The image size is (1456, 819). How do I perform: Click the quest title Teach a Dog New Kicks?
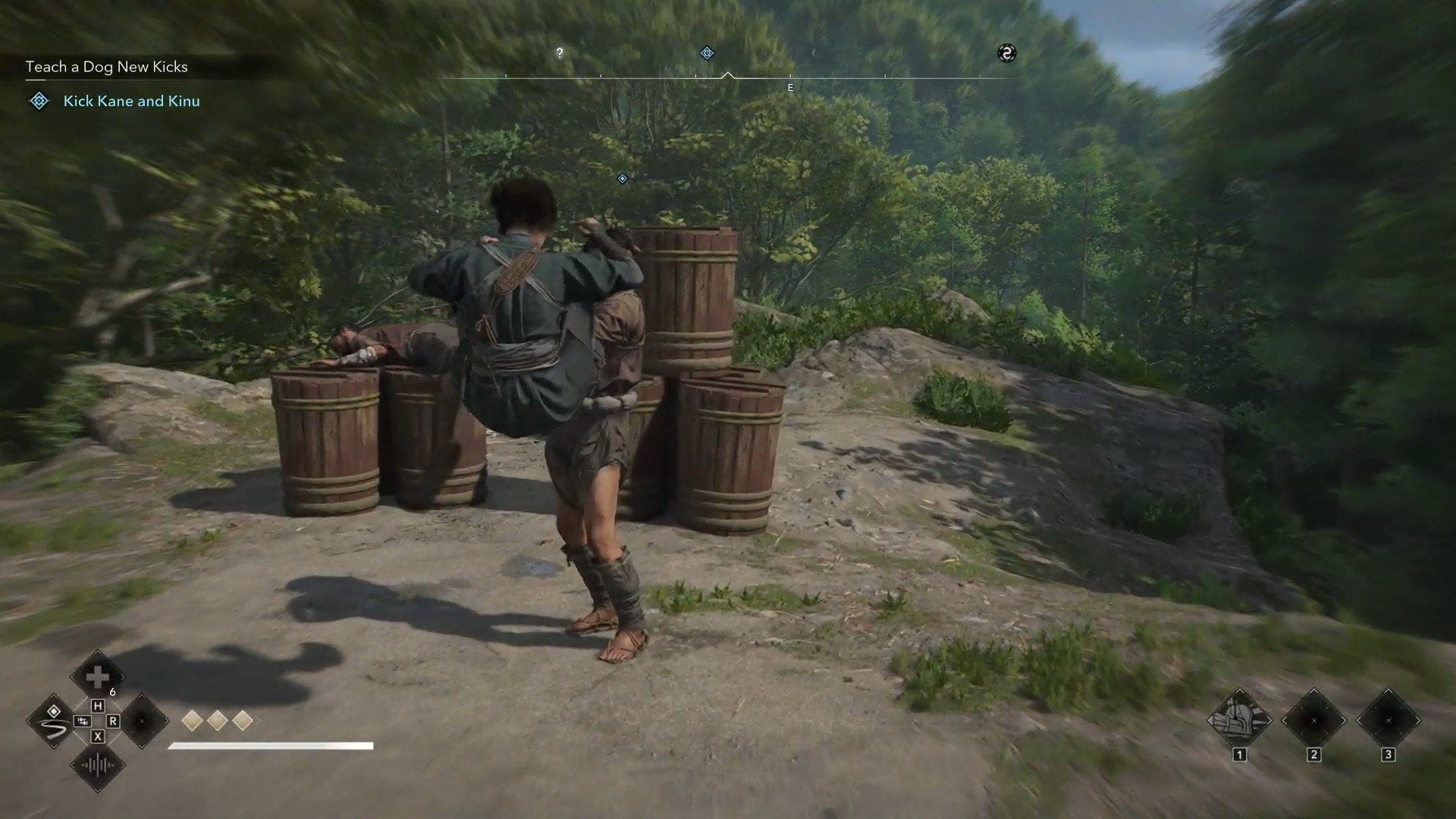click(x=106, y=67)
